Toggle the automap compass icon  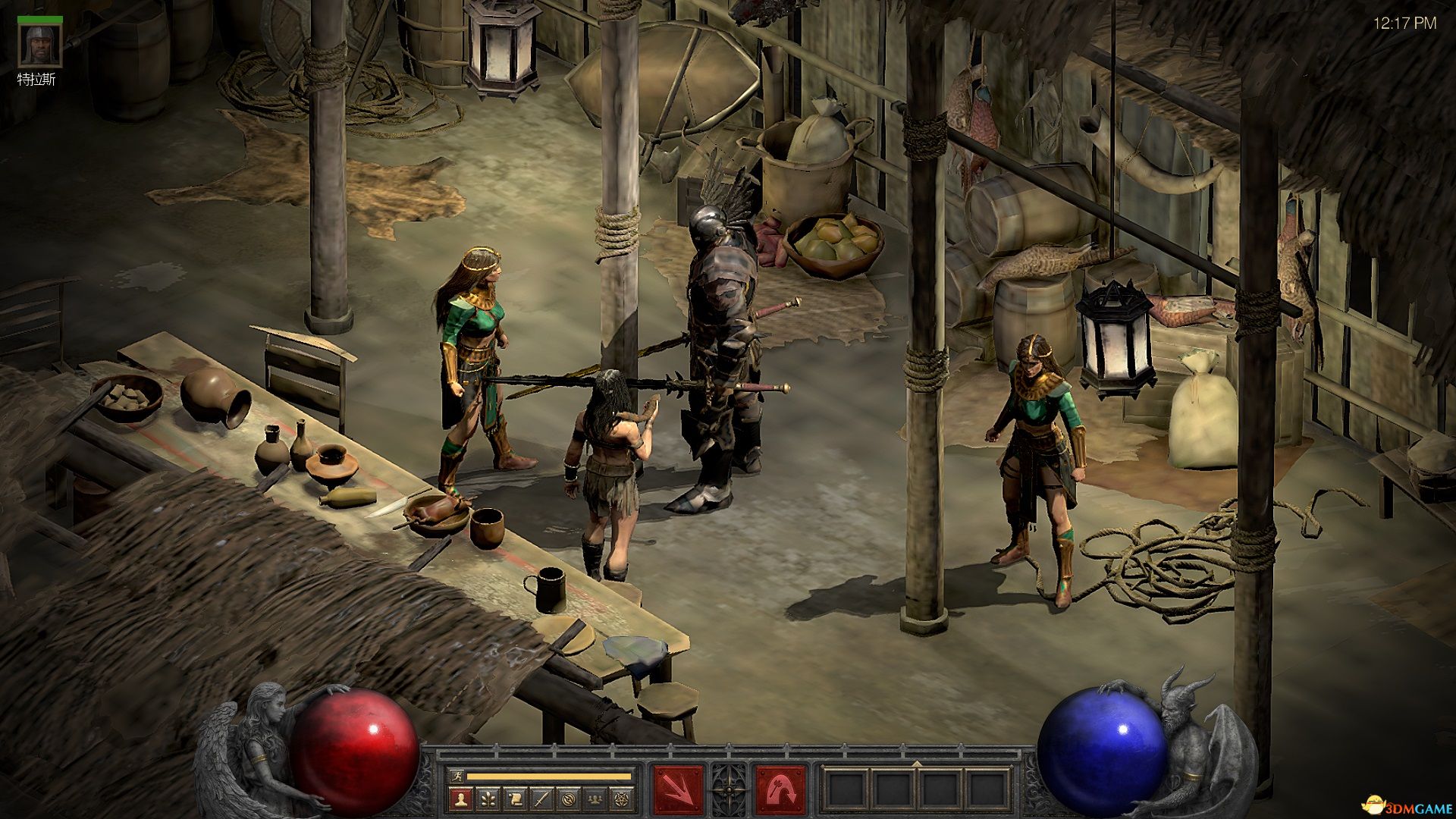[x=569, y=799]
